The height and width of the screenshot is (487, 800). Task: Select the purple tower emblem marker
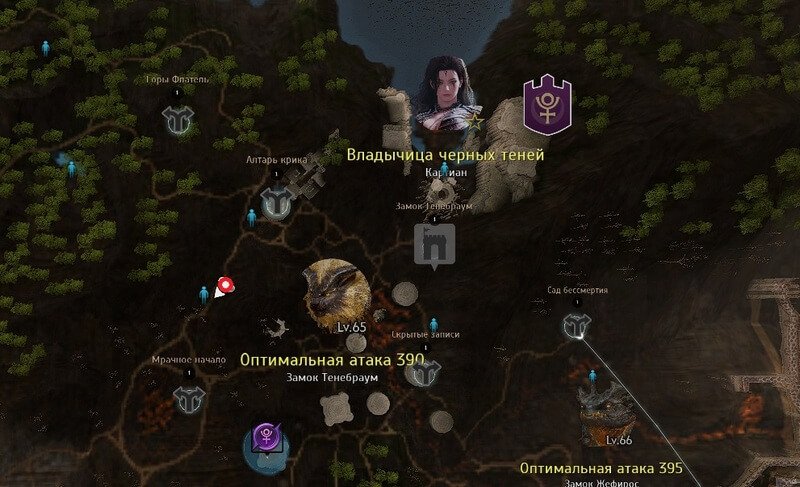tap(548, 107)
